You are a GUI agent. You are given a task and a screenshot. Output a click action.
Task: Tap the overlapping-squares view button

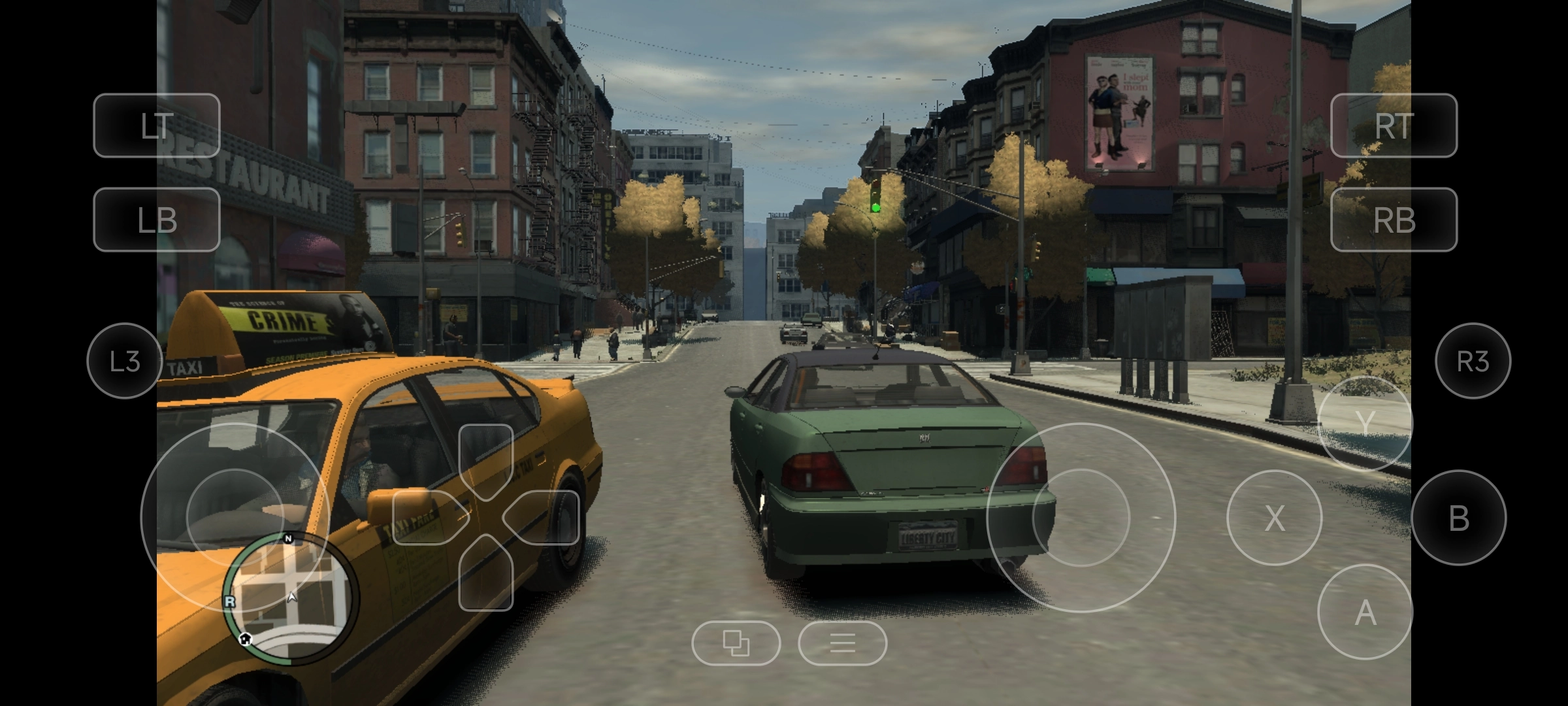tap(736, 643)
